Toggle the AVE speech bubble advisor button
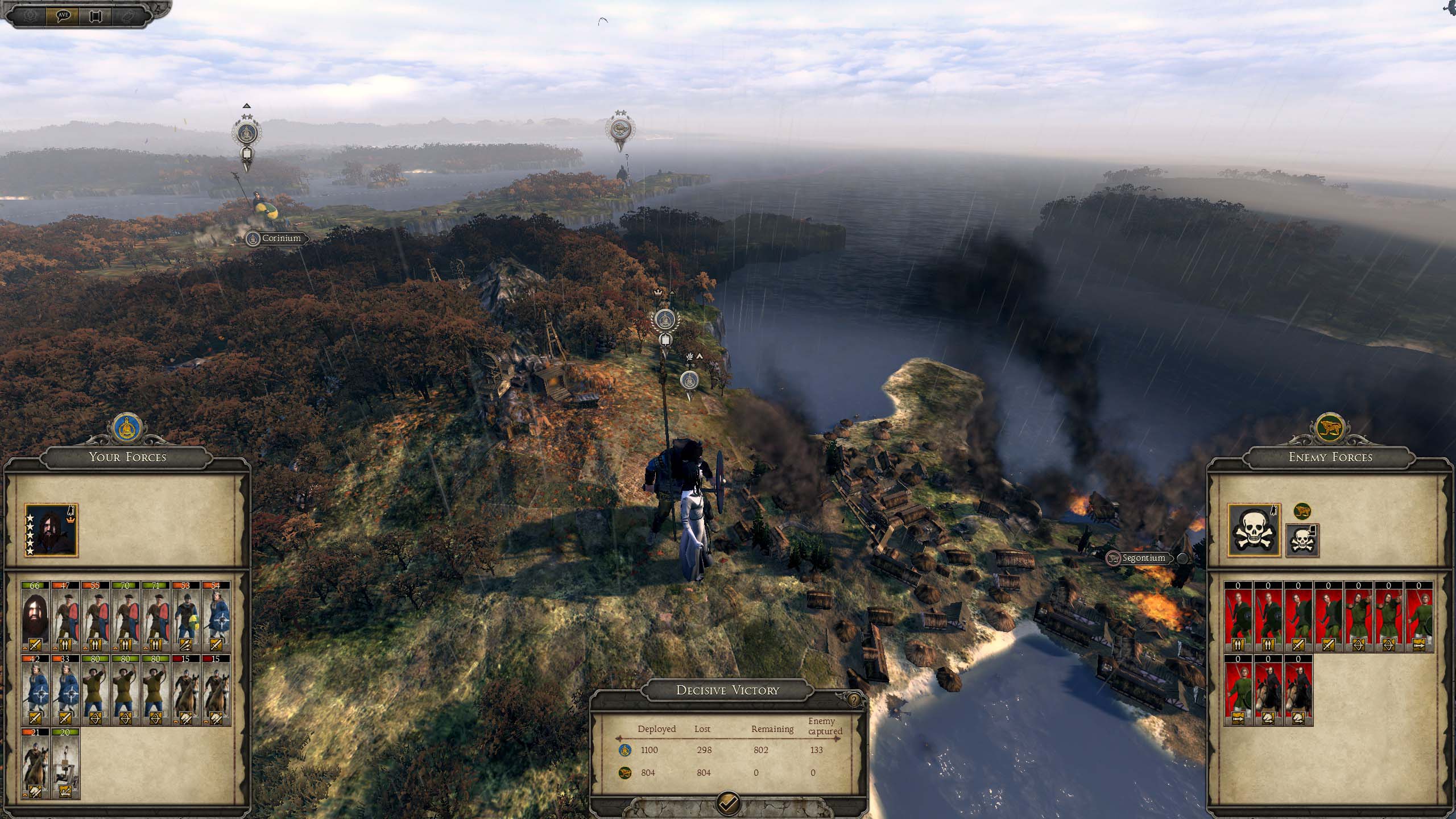Screen dimensions: 1456x819 pyautogui.click(x=63, y=15)
